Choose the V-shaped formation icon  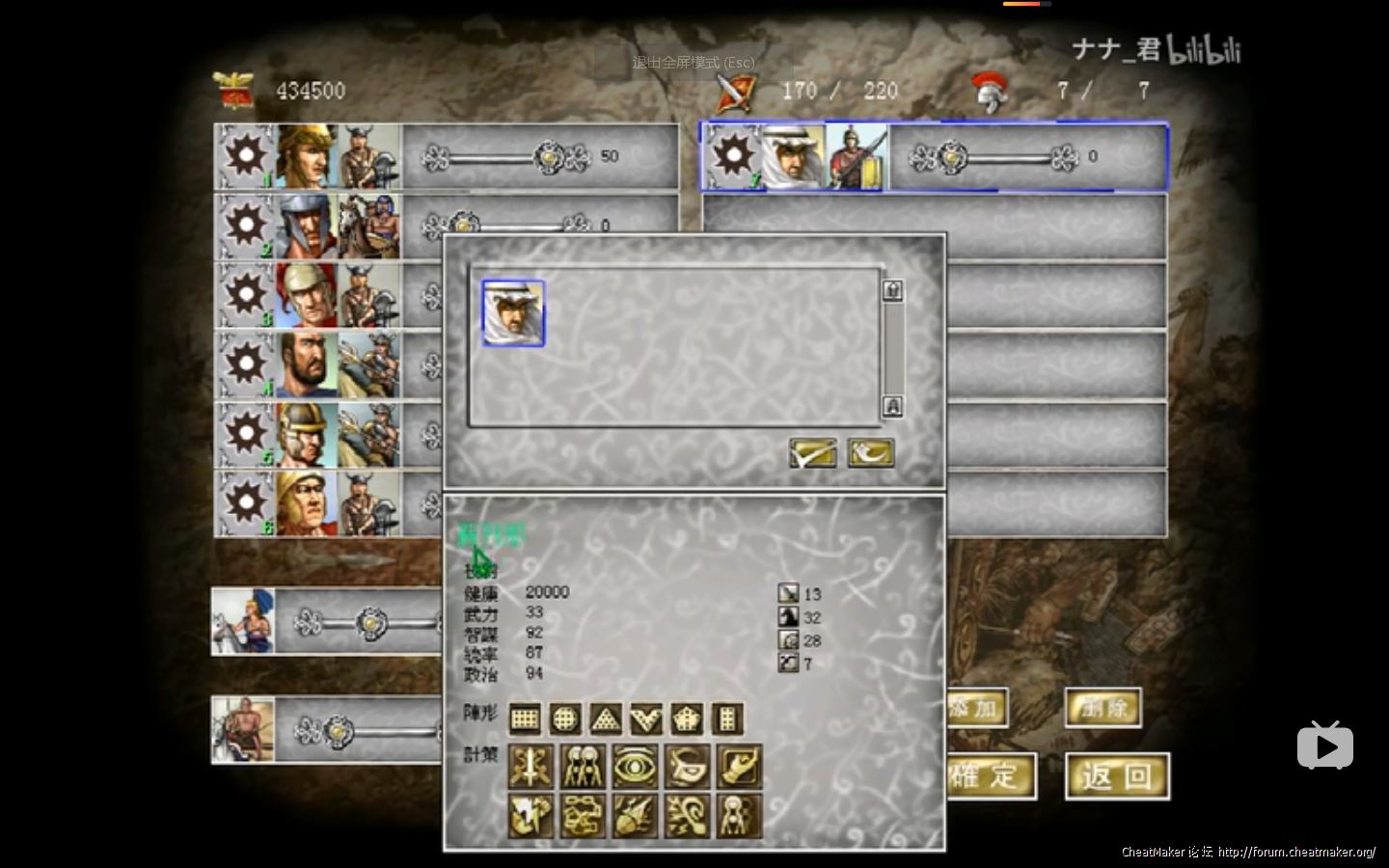pos(646,719)
